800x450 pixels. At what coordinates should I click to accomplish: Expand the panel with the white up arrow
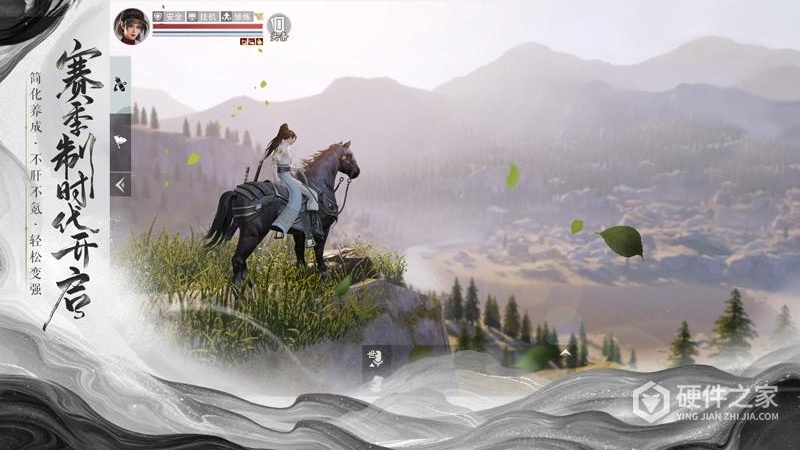pyautogui.click(x=566, y=353)
